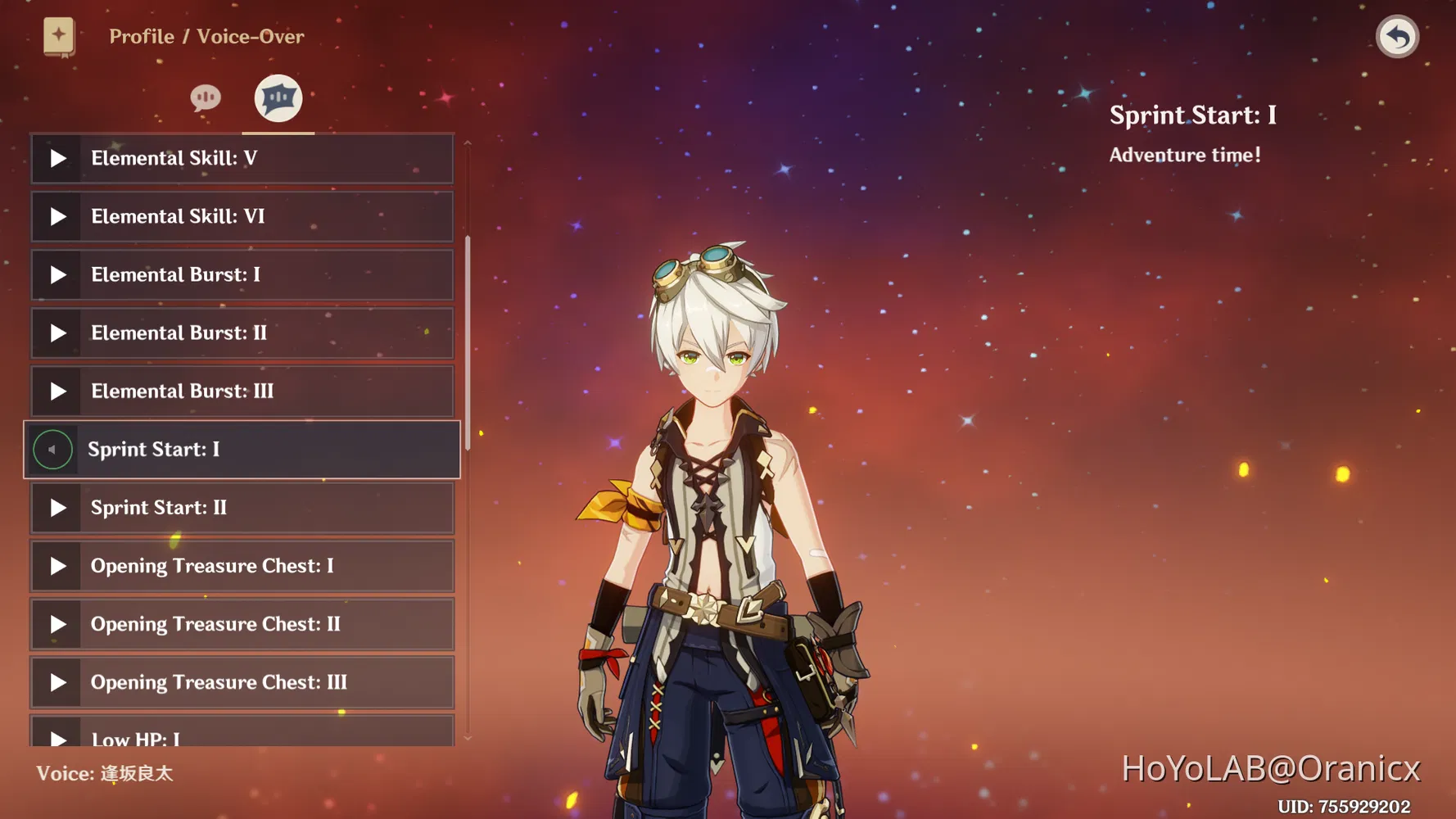Open the Profile book icon
The height and width of the screenshot is (819, 1456).
coord(59,37)
